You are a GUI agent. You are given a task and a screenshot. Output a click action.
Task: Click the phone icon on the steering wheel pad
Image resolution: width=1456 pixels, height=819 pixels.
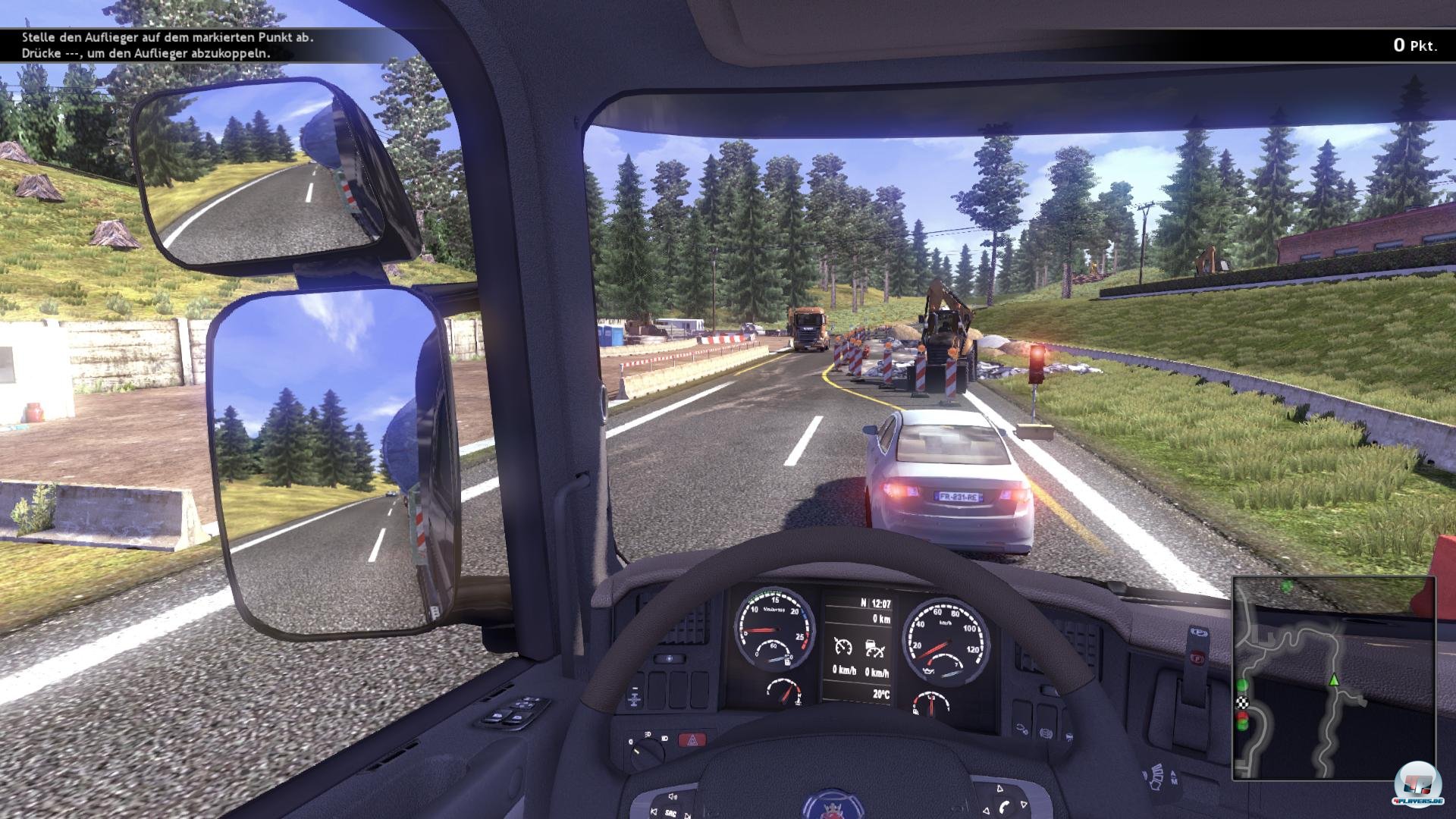coord(1003,806)
